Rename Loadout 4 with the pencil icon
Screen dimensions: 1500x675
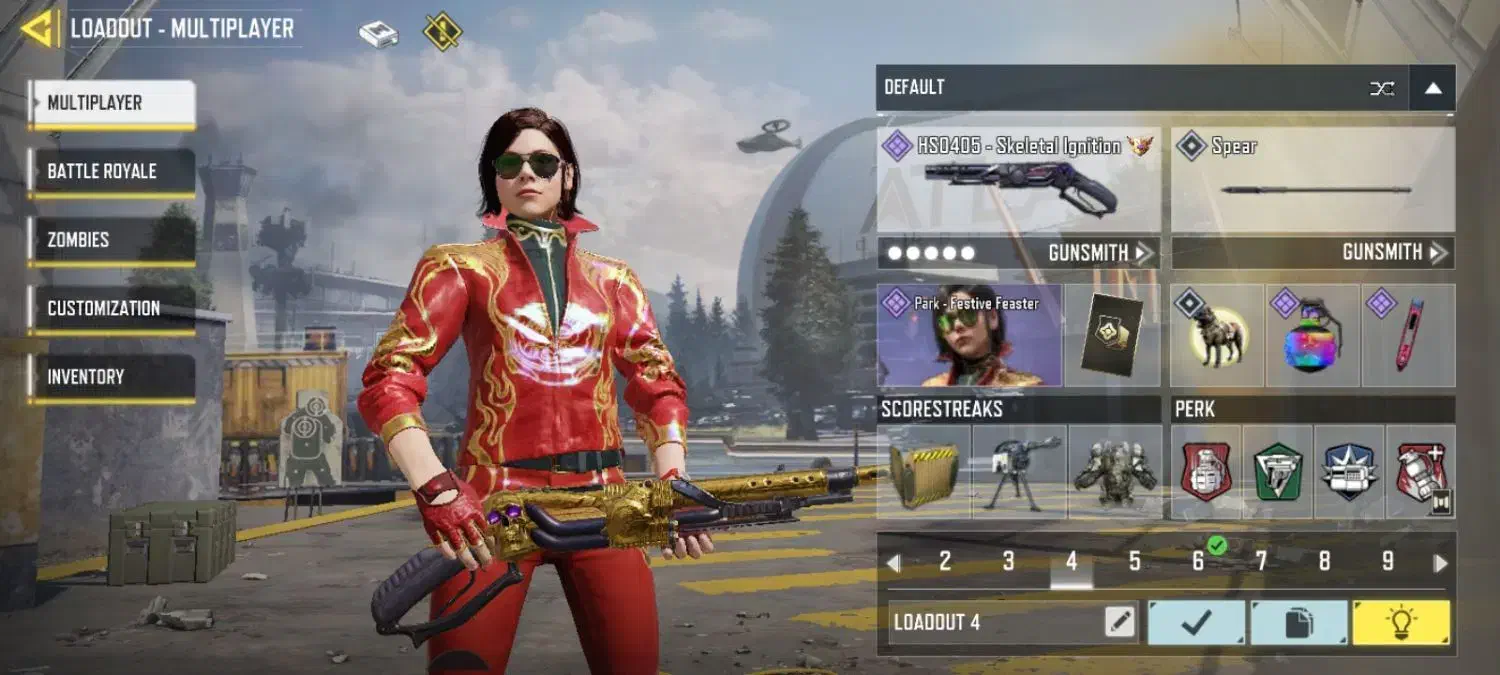pos(1120,623)
